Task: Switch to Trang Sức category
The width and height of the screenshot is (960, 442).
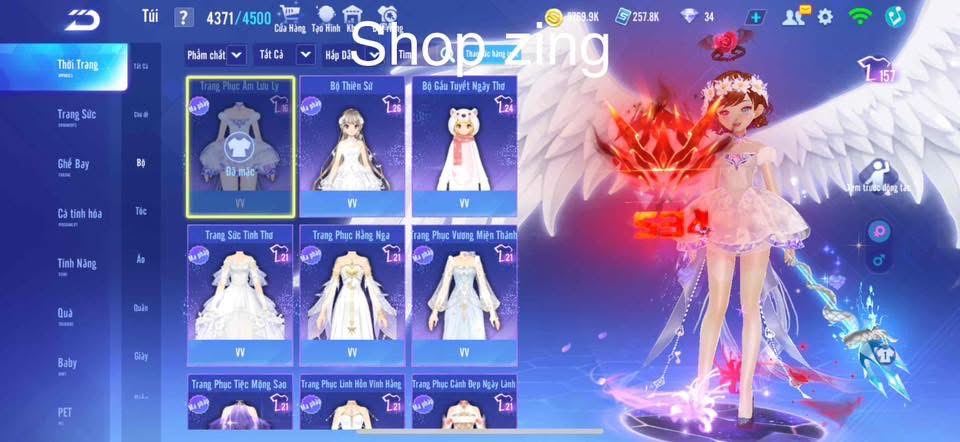Action: [77, 115]
